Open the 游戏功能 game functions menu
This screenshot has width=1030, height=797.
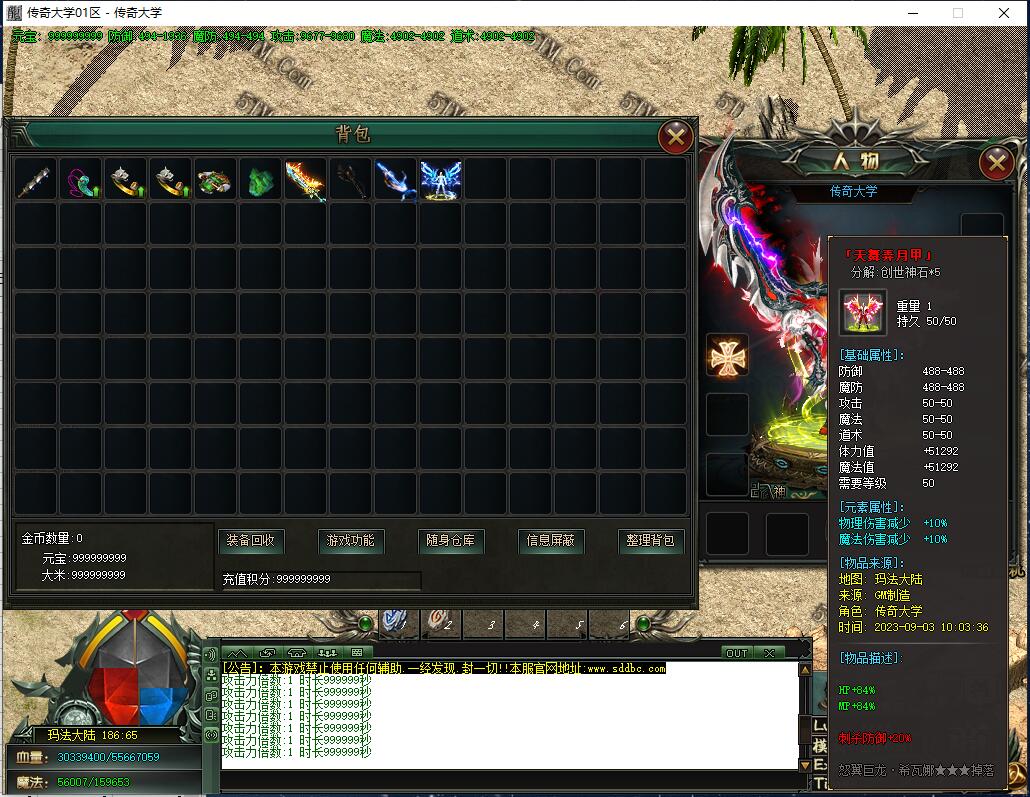351,541
